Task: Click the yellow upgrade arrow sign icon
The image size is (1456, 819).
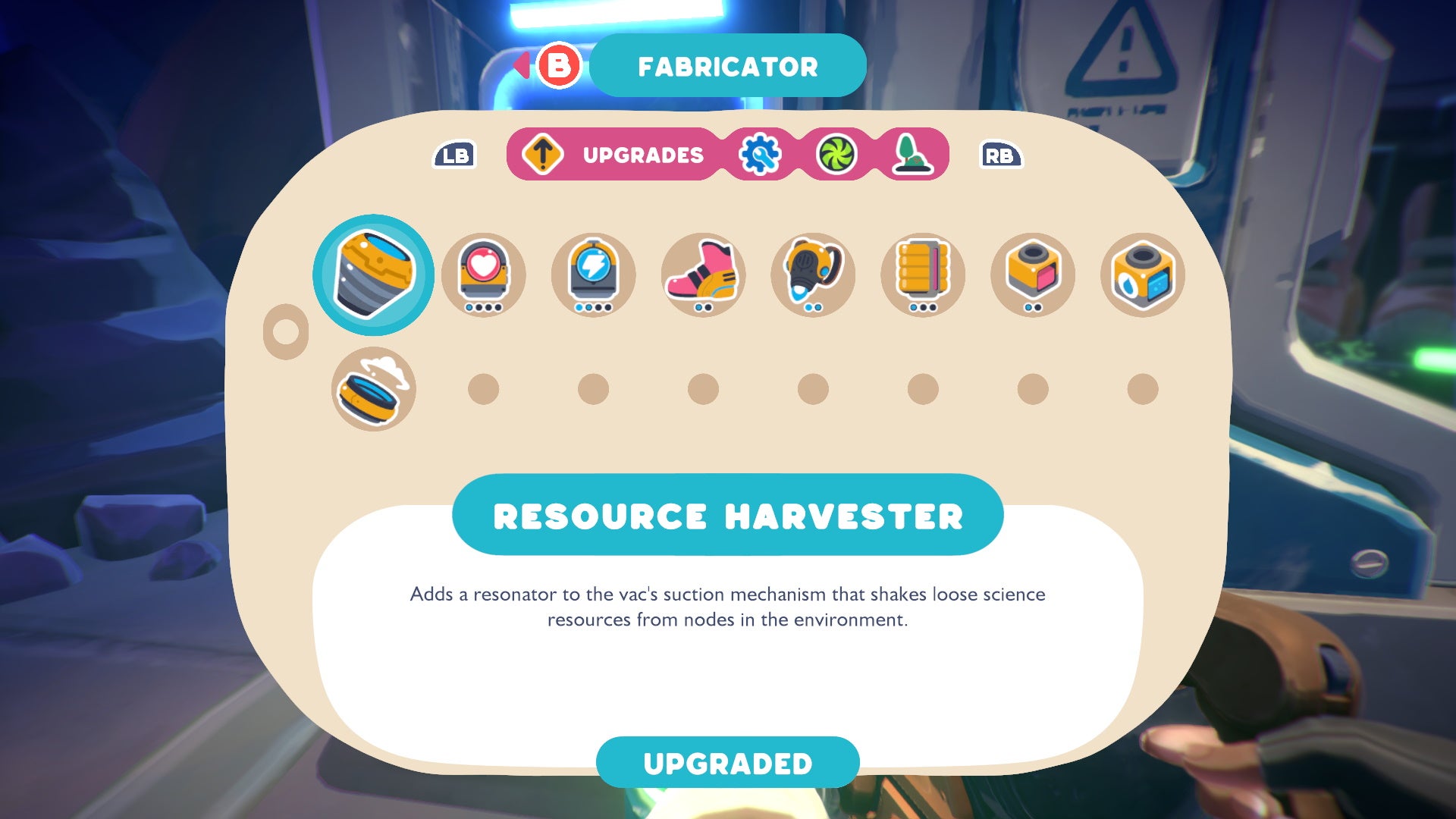Action: [x=543, y=153]
